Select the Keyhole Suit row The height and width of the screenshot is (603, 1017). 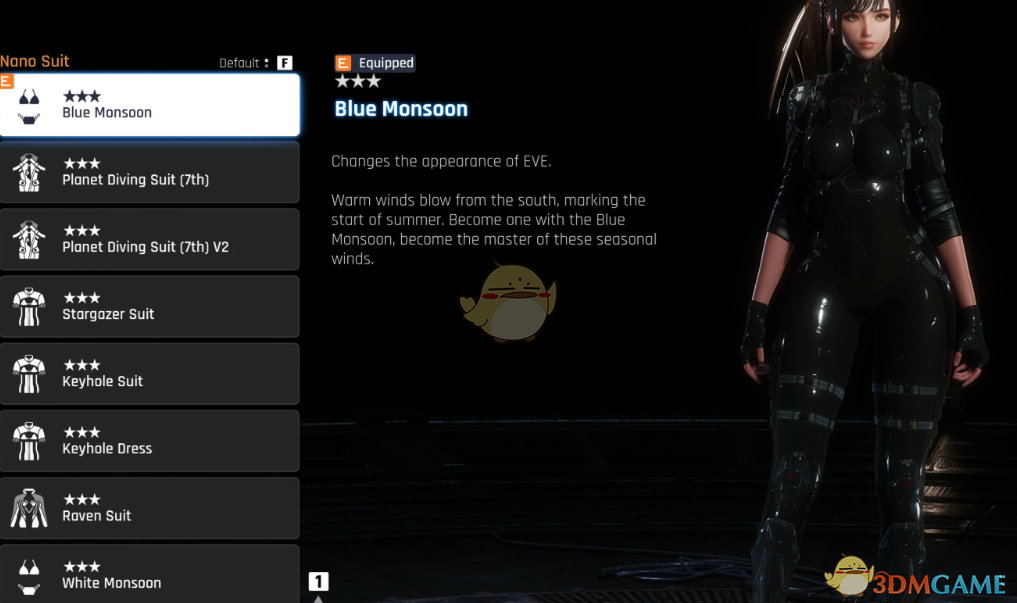[x=150, y=373]
